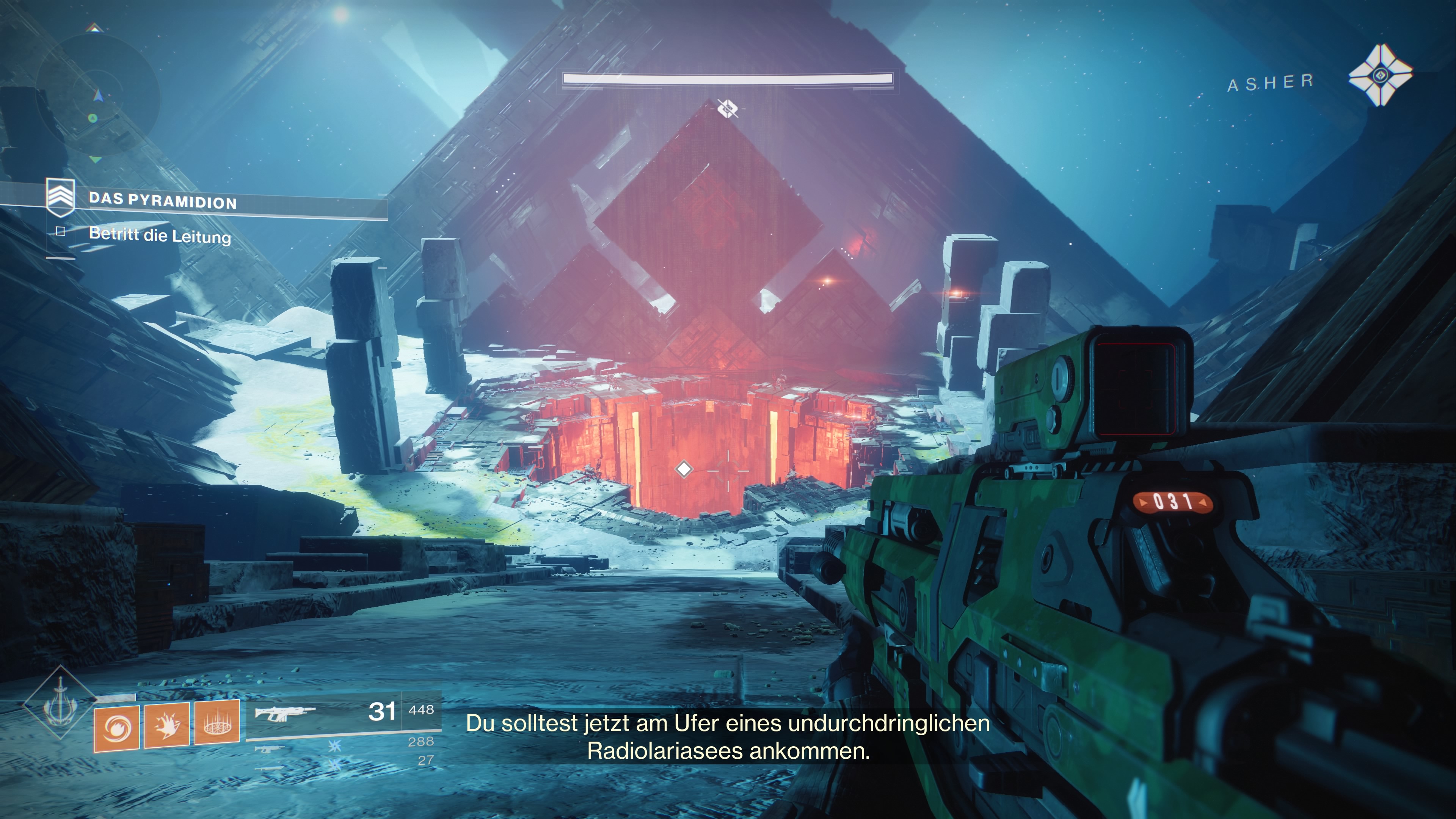Screen dimensions: 1456x819
Task: Tick the Betritt die Leitung objective checkbox
Action: tap(61, 231)
